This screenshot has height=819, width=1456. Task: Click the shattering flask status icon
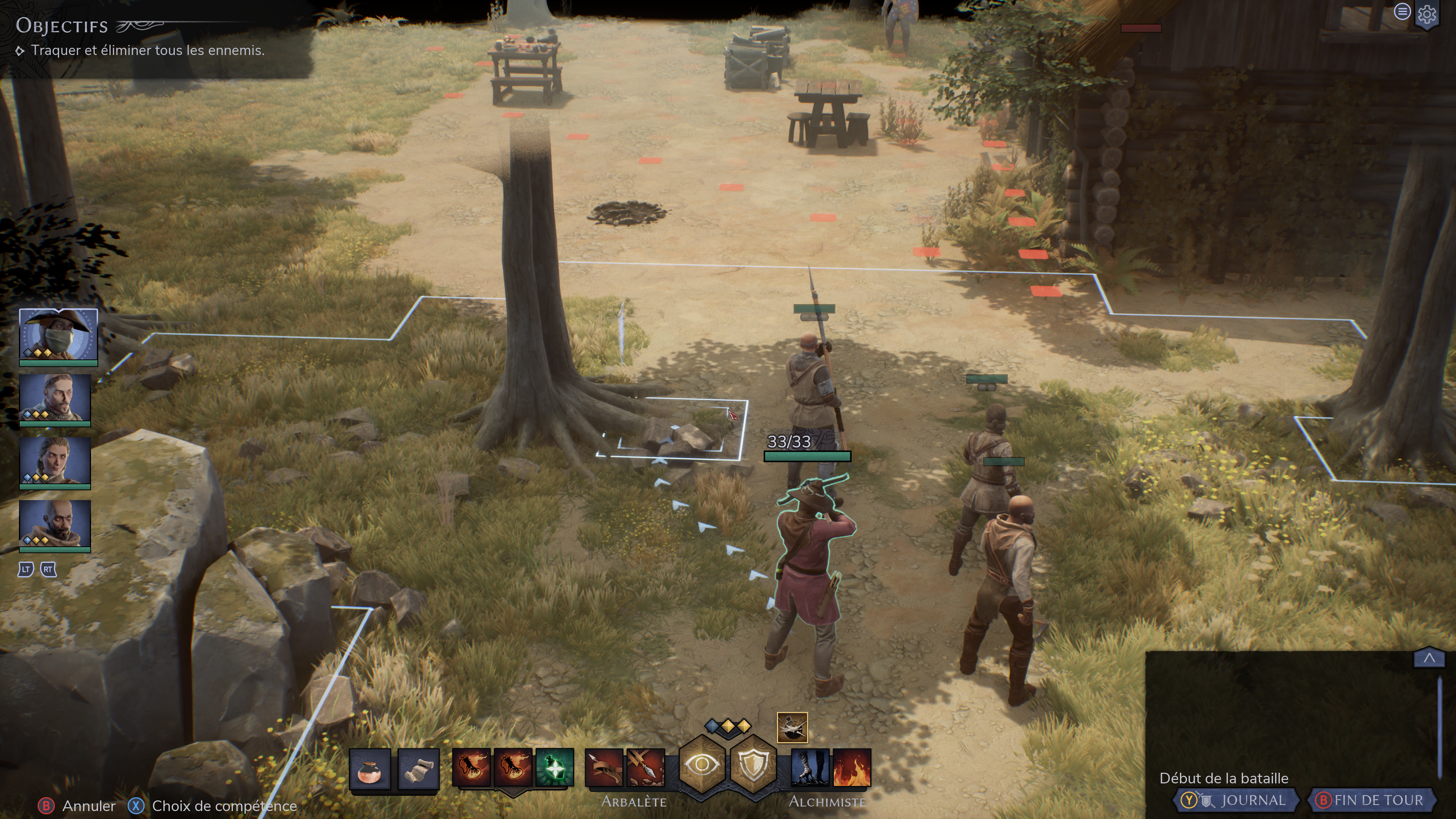[792, 727]
